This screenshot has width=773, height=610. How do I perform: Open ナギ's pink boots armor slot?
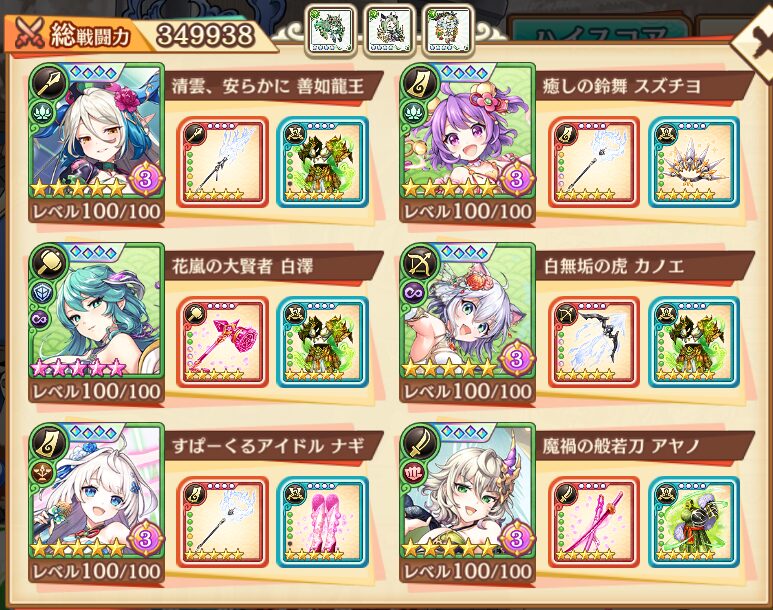pos(322,521)
